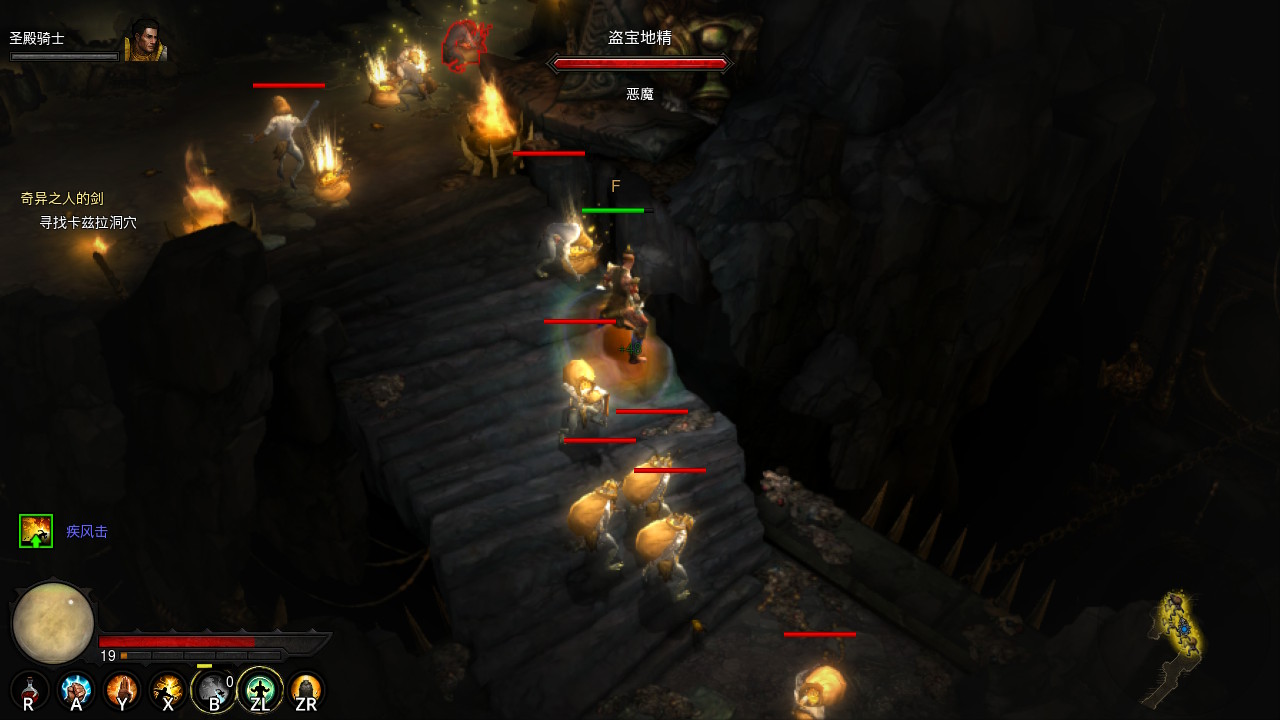Activate the green glowing figure skill

(260, 690)
